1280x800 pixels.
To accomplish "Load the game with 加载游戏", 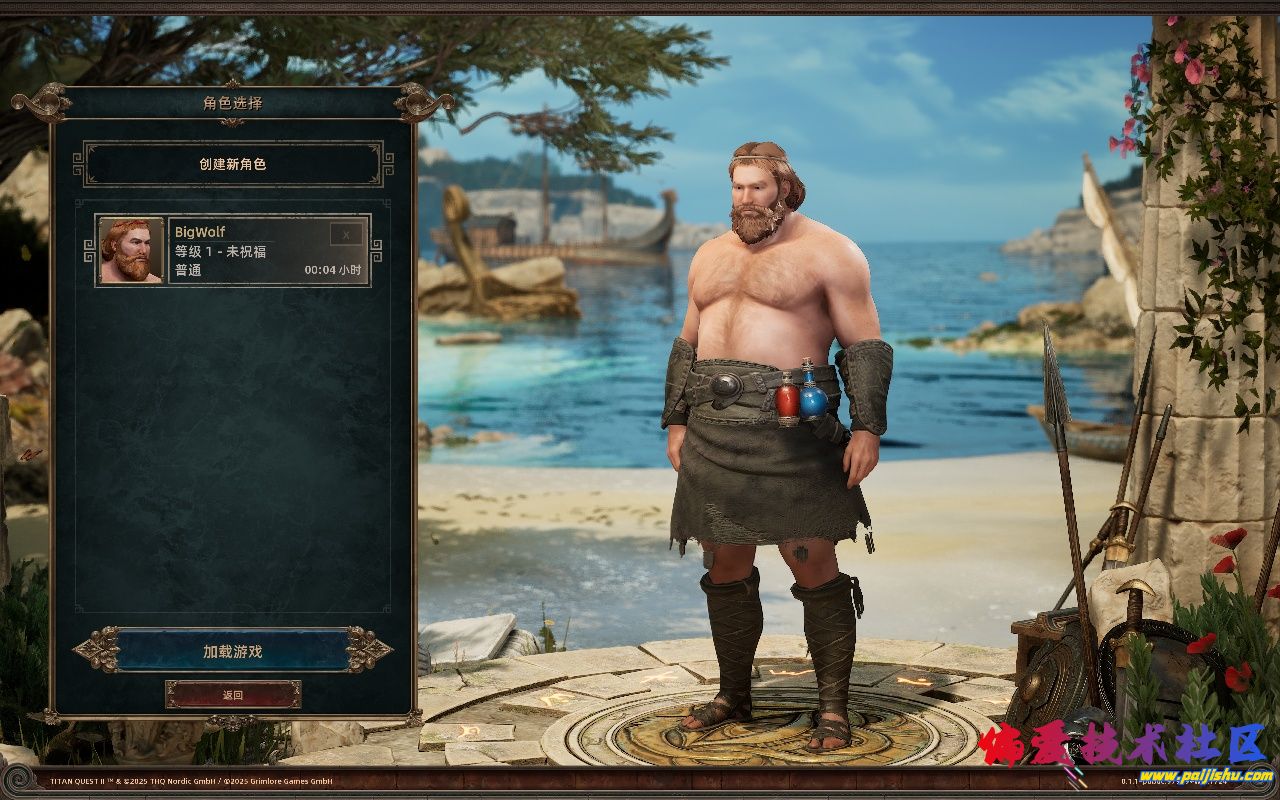I will point(232,651).
